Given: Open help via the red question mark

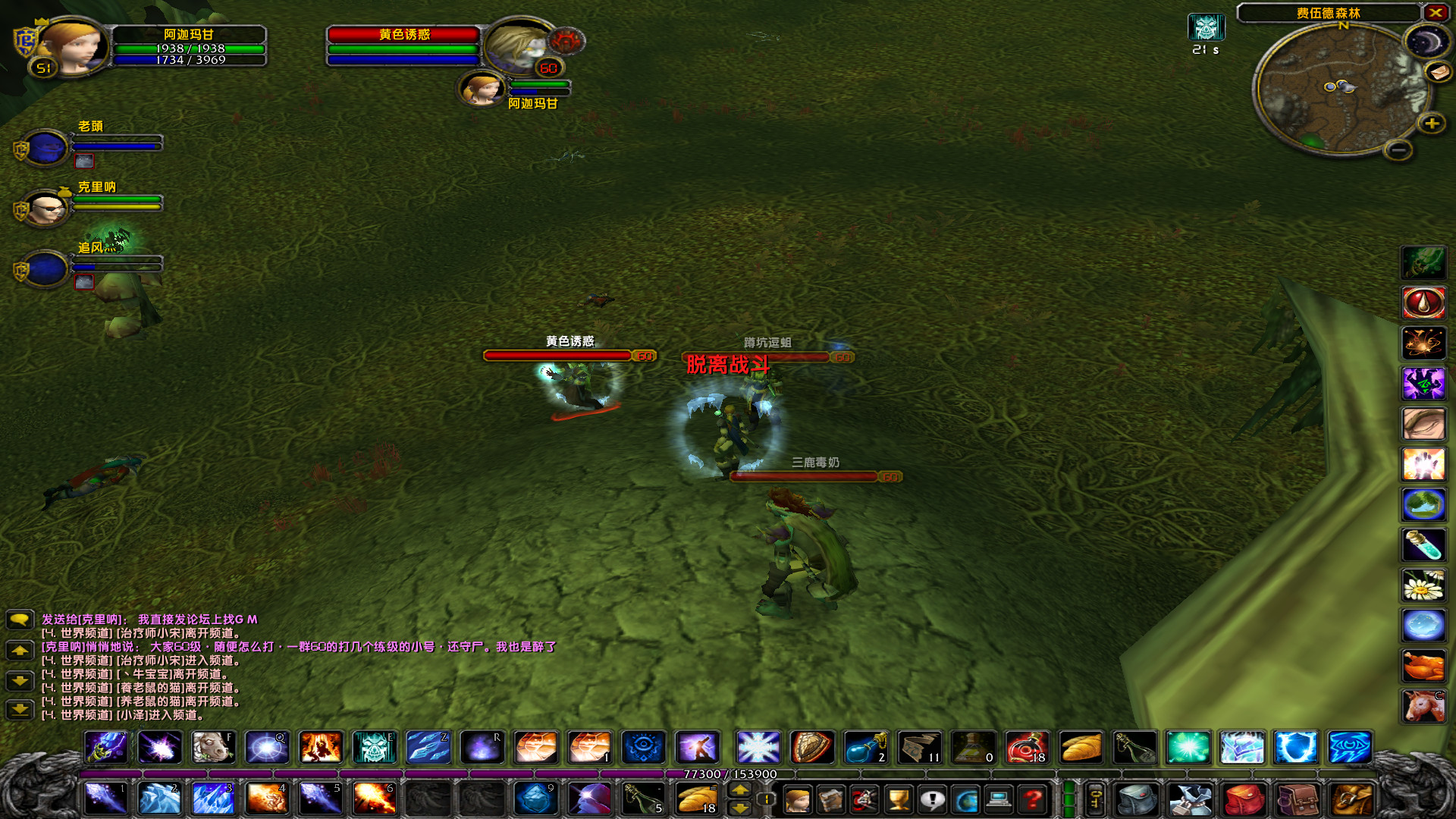Looking at the screenshot, I should pos(1032,799).
